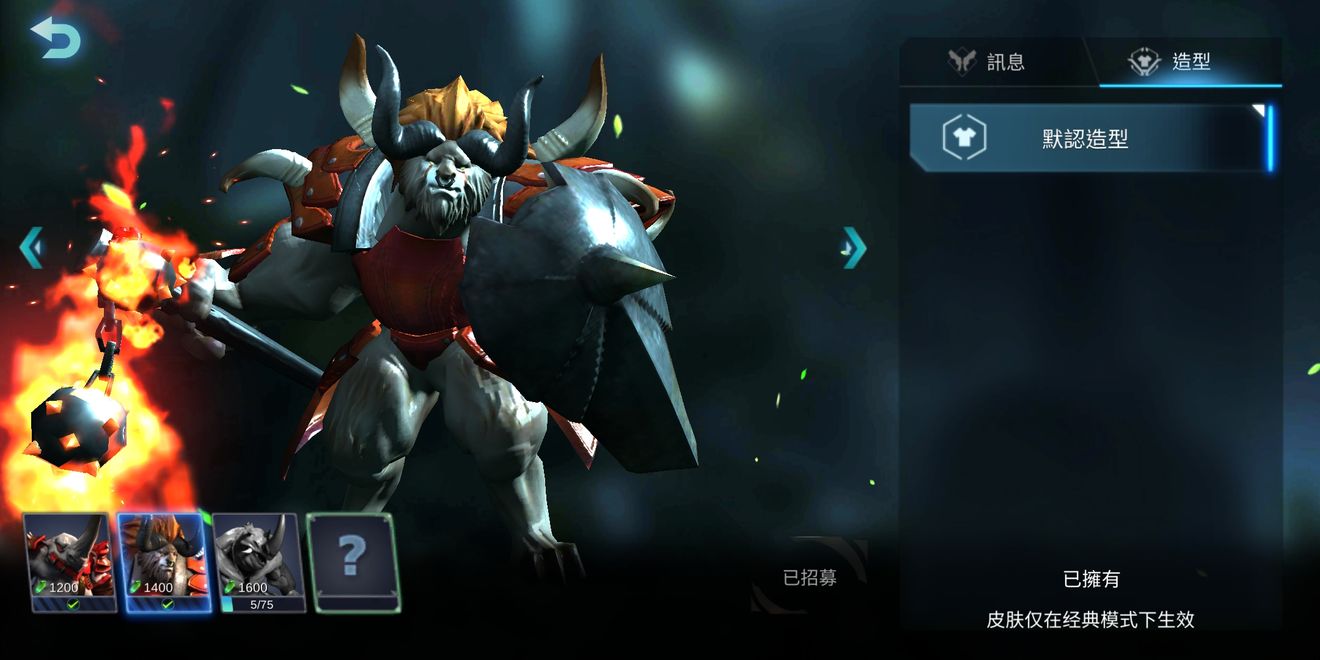Choose the 1400 cost hero thumbnail
Viewport: 1320px width, 660px height.
pos(163,562)
